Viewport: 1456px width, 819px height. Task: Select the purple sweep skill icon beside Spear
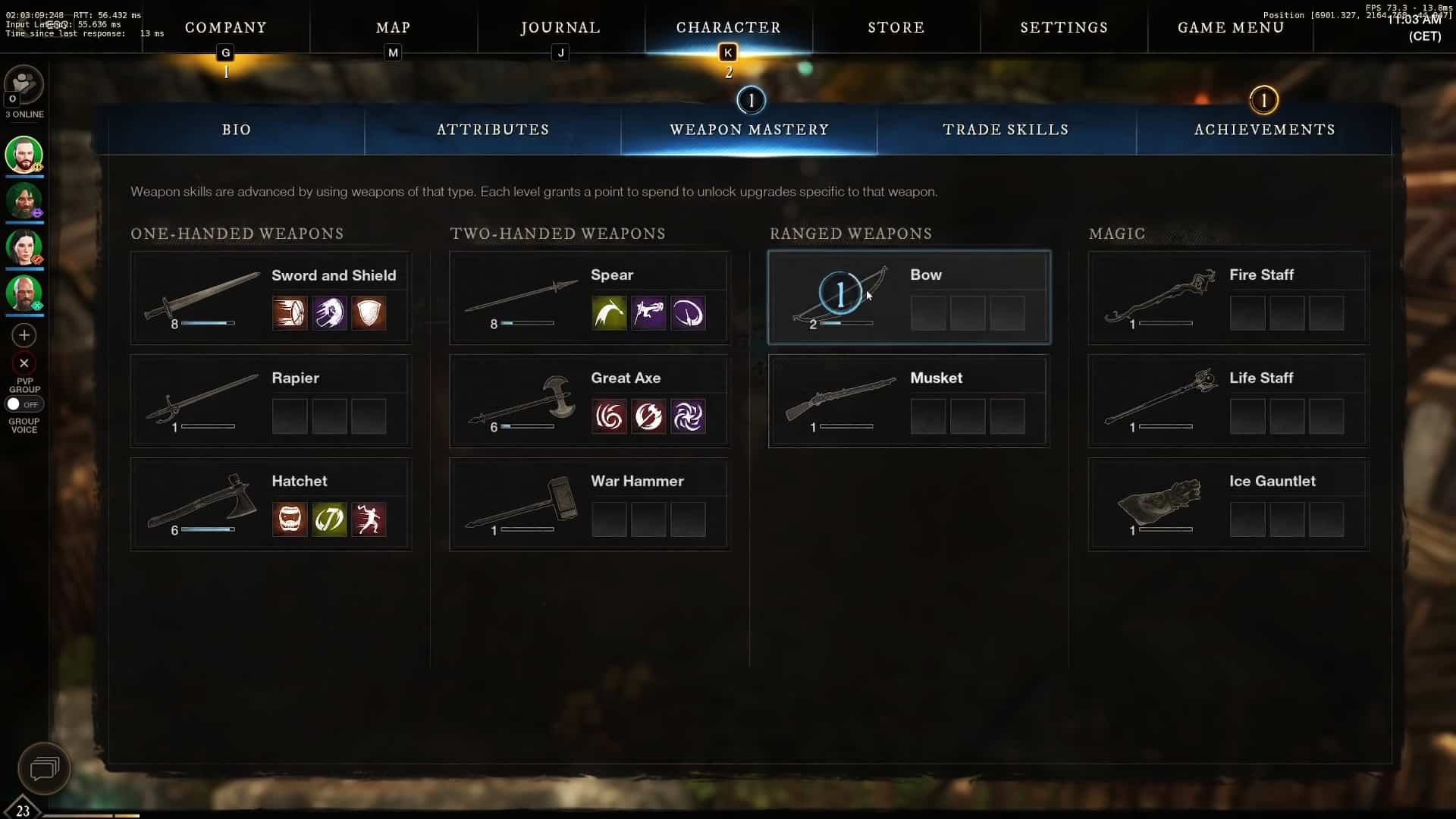pyautogui.click(x=689, y=313)
